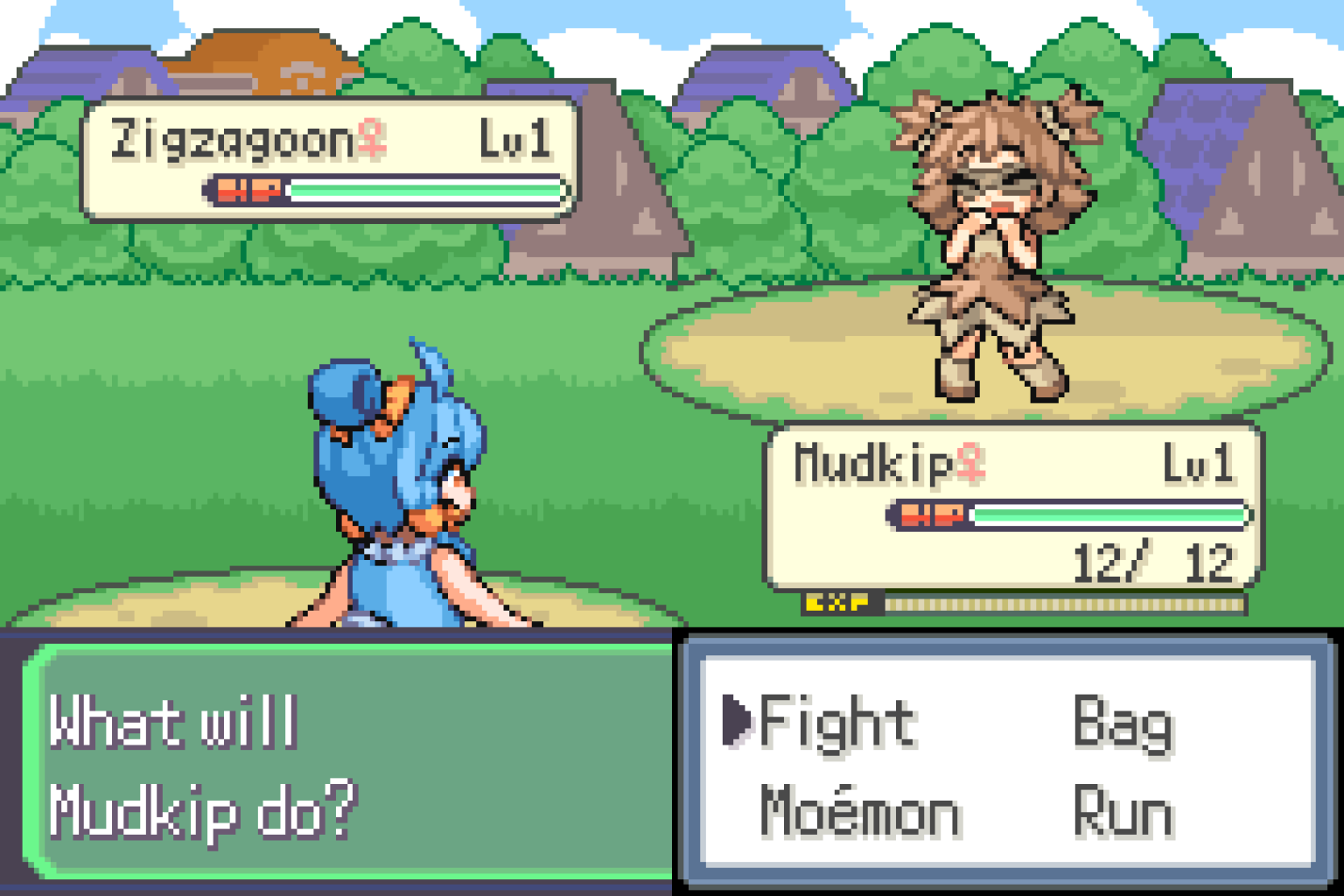Viewport: 1344px width, 896px height.
Task: Click Lv1 text on Zigzagoon's plate
Action: pyautogui.click(x=516, y=136)
